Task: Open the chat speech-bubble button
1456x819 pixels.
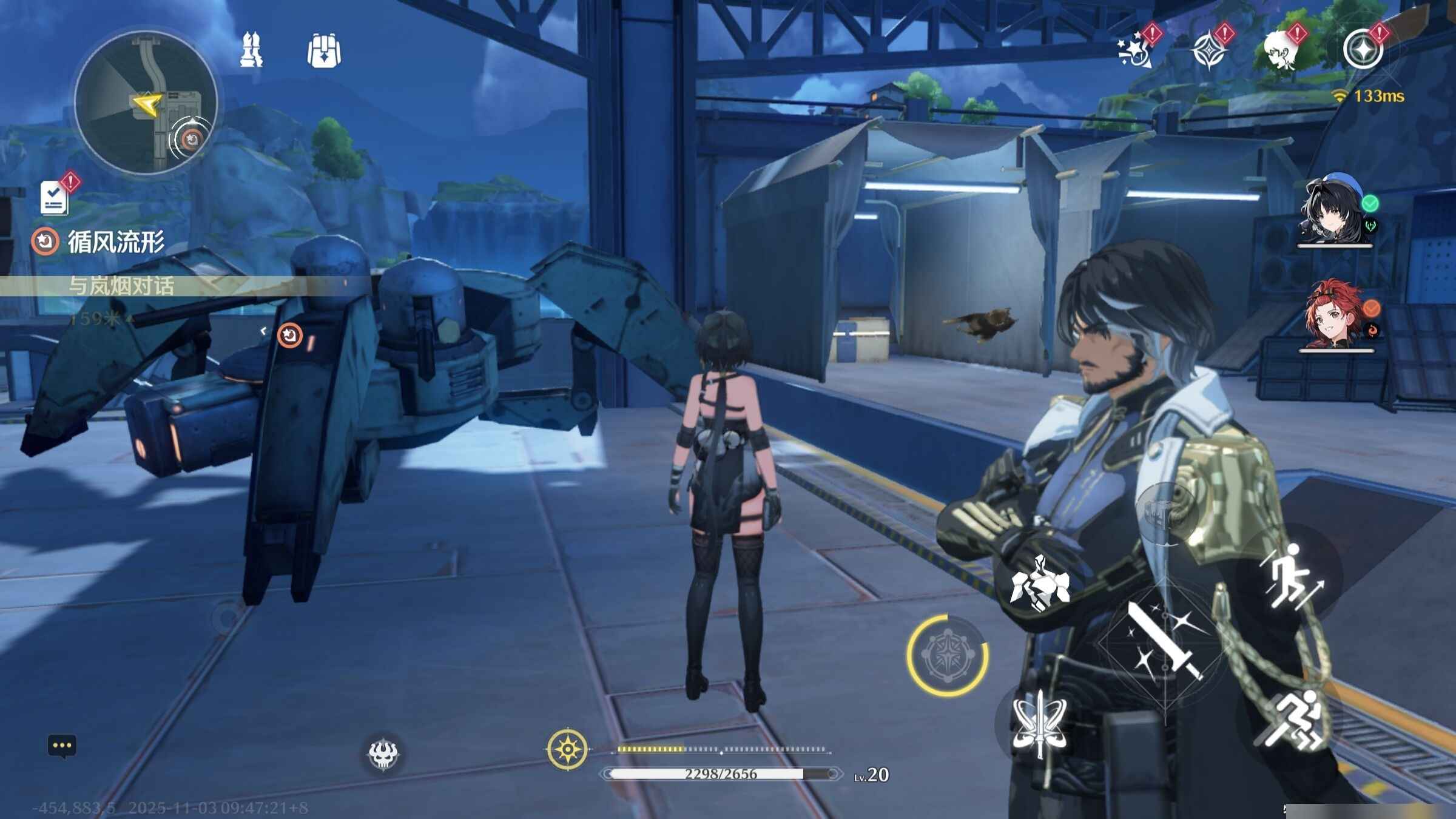Action: 62,746
